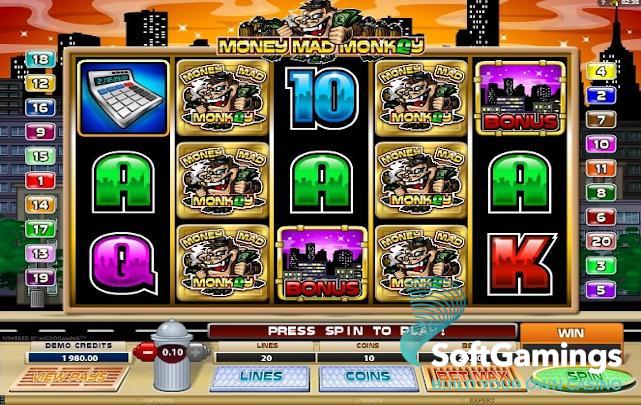Select payline 1 marker
This screenshot has width=641, height=405.
pos(41,180)
